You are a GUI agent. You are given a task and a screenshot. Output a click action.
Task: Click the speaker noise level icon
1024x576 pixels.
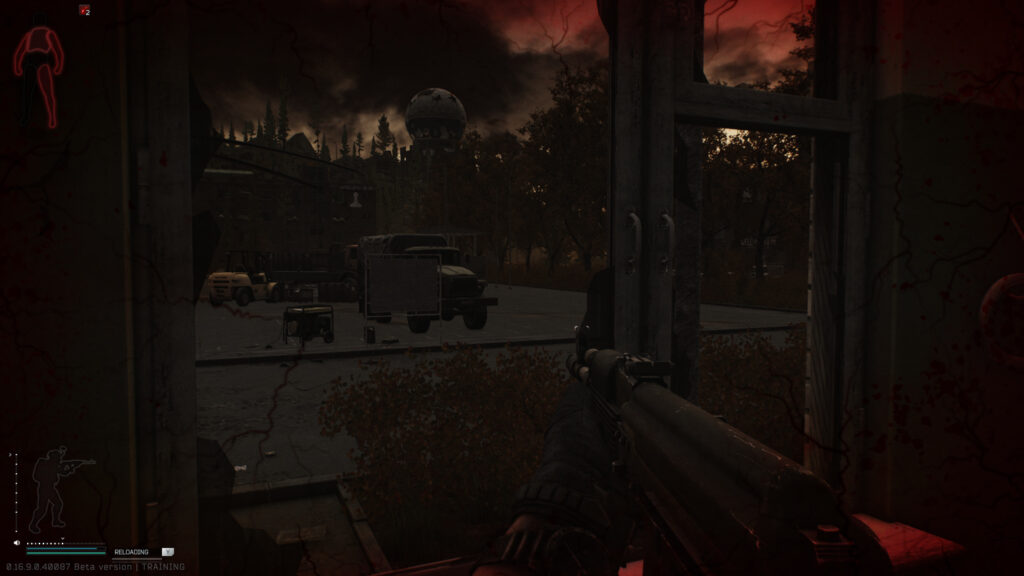(x=18, y=543)
